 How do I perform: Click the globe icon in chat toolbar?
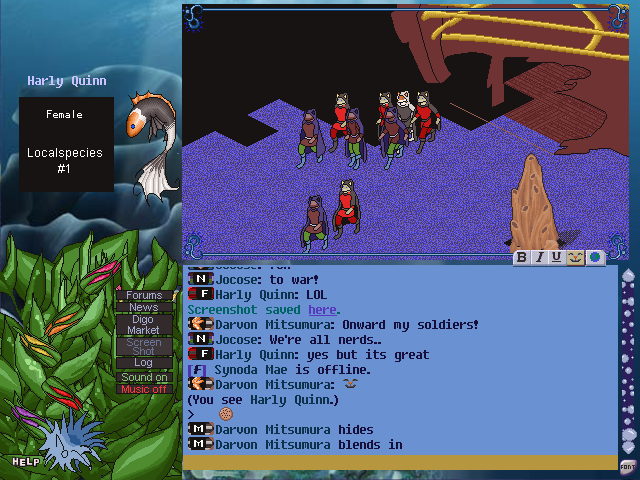[595, 258]
